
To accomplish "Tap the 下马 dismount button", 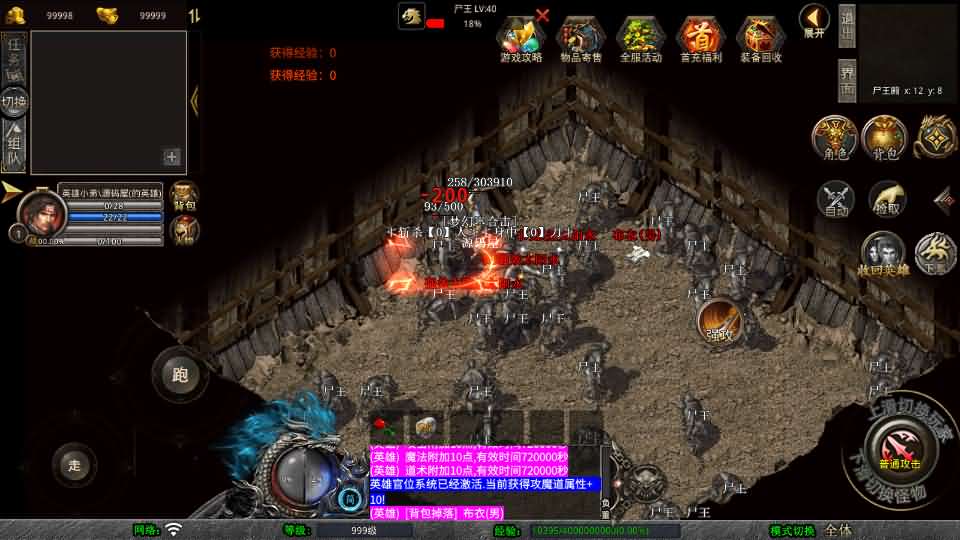I will (x=936, y=254).
